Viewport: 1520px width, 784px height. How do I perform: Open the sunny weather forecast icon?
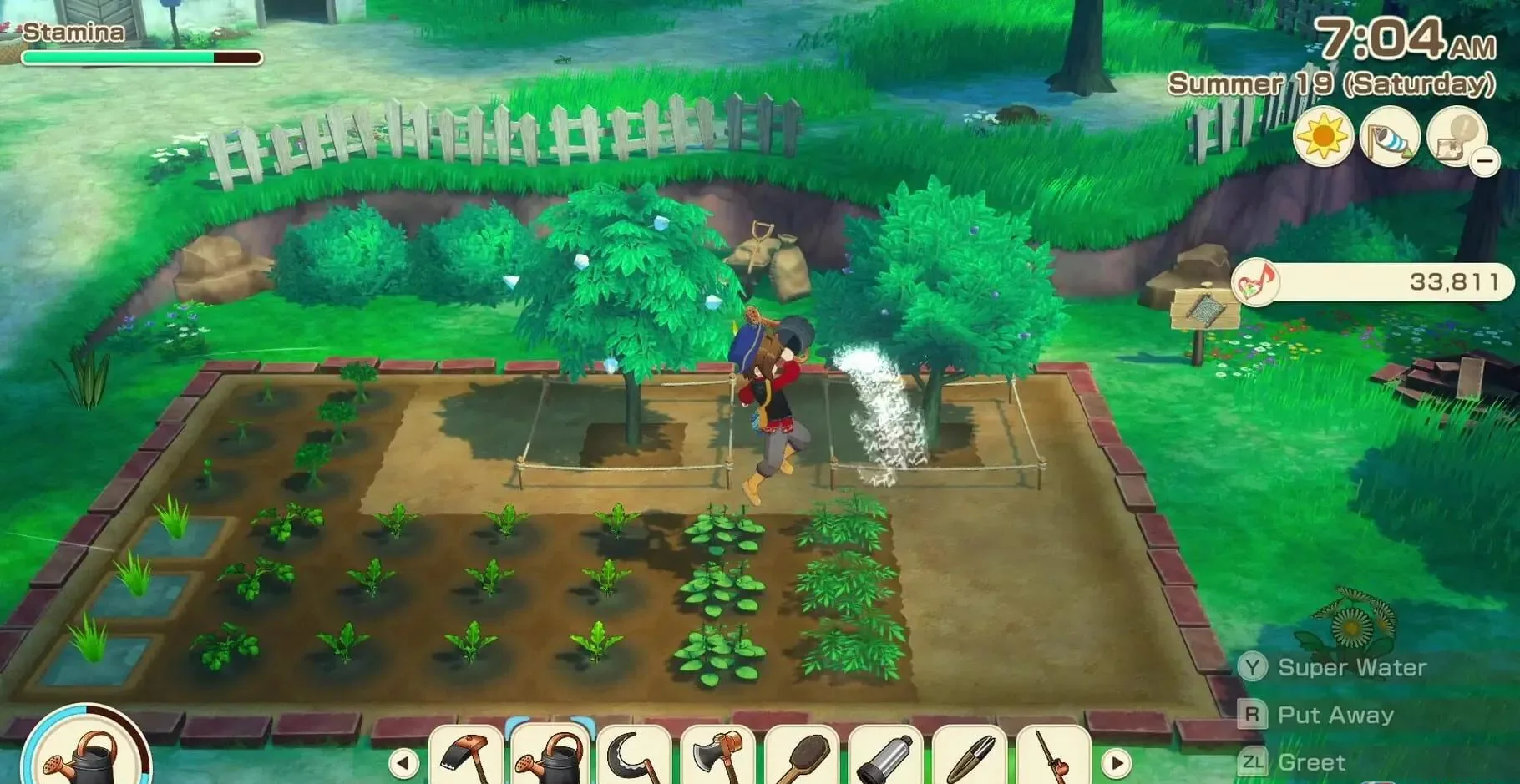[1324, 137]
